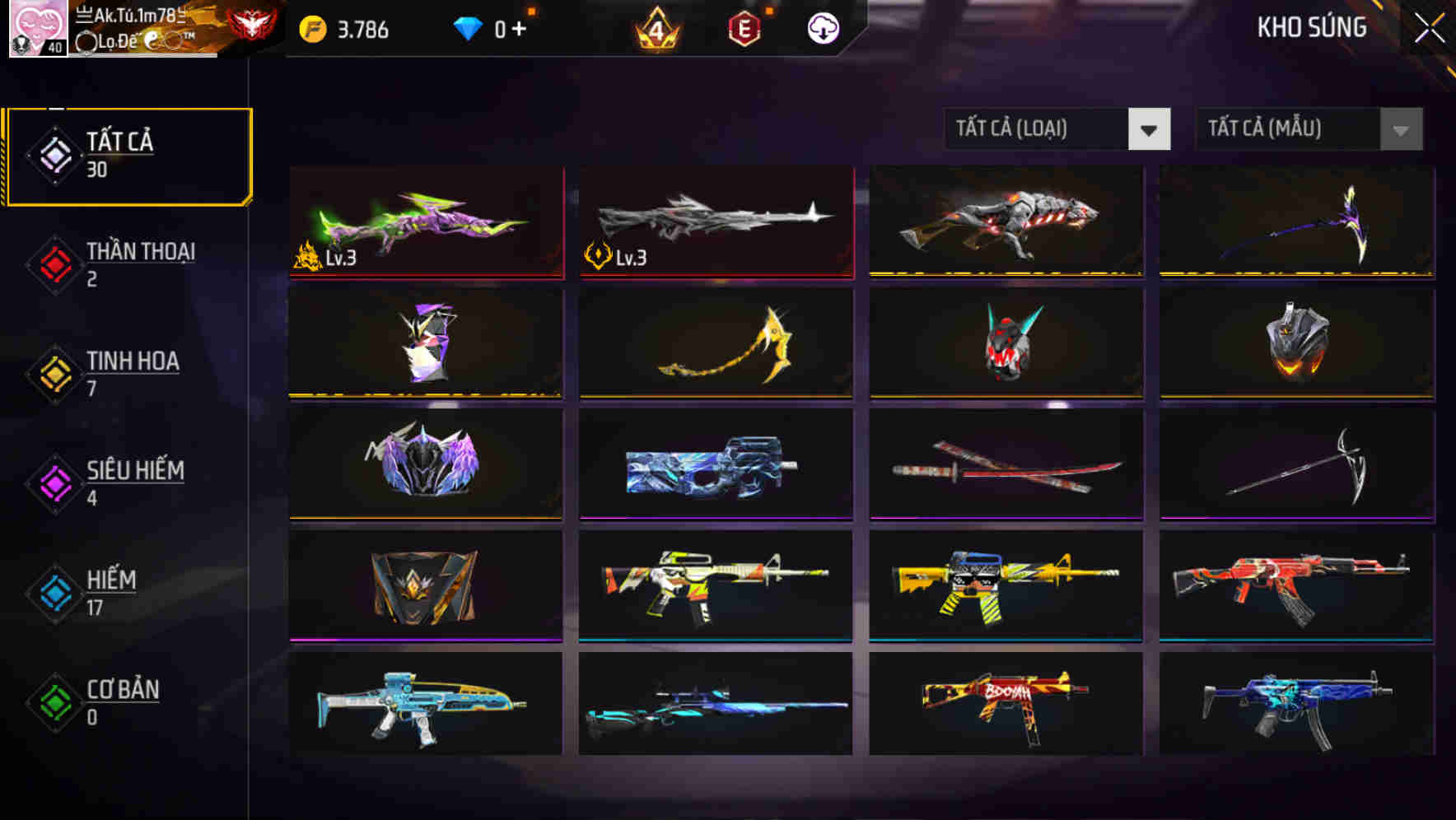Open the KHO SÚNG header title

coord(1310,27)
